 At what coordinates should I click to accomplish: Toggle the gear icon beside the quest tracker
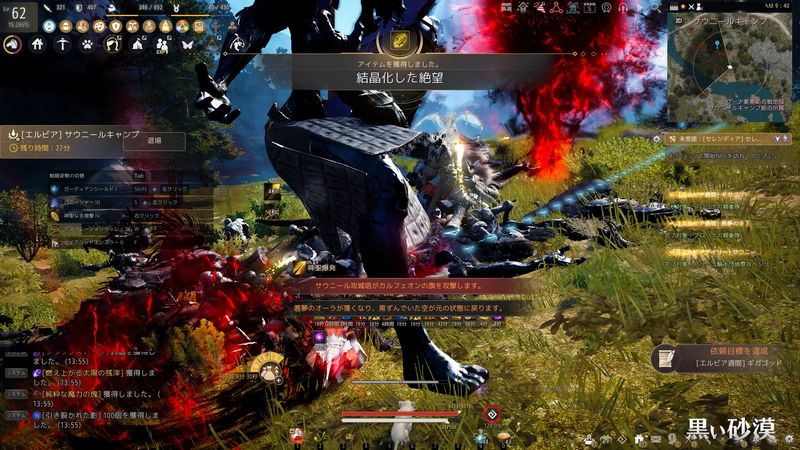coord(656,139)
